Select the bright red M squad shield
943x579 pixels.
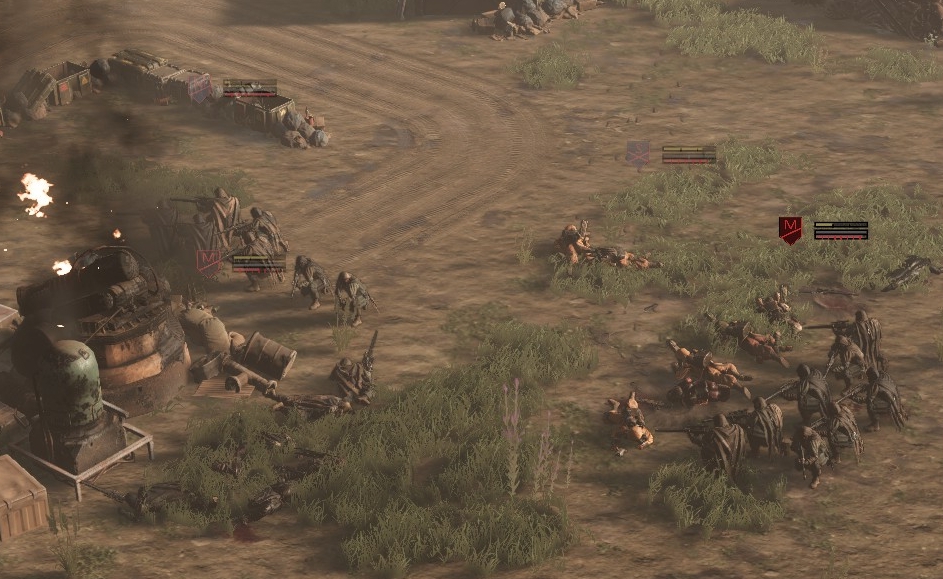point(790,231)
